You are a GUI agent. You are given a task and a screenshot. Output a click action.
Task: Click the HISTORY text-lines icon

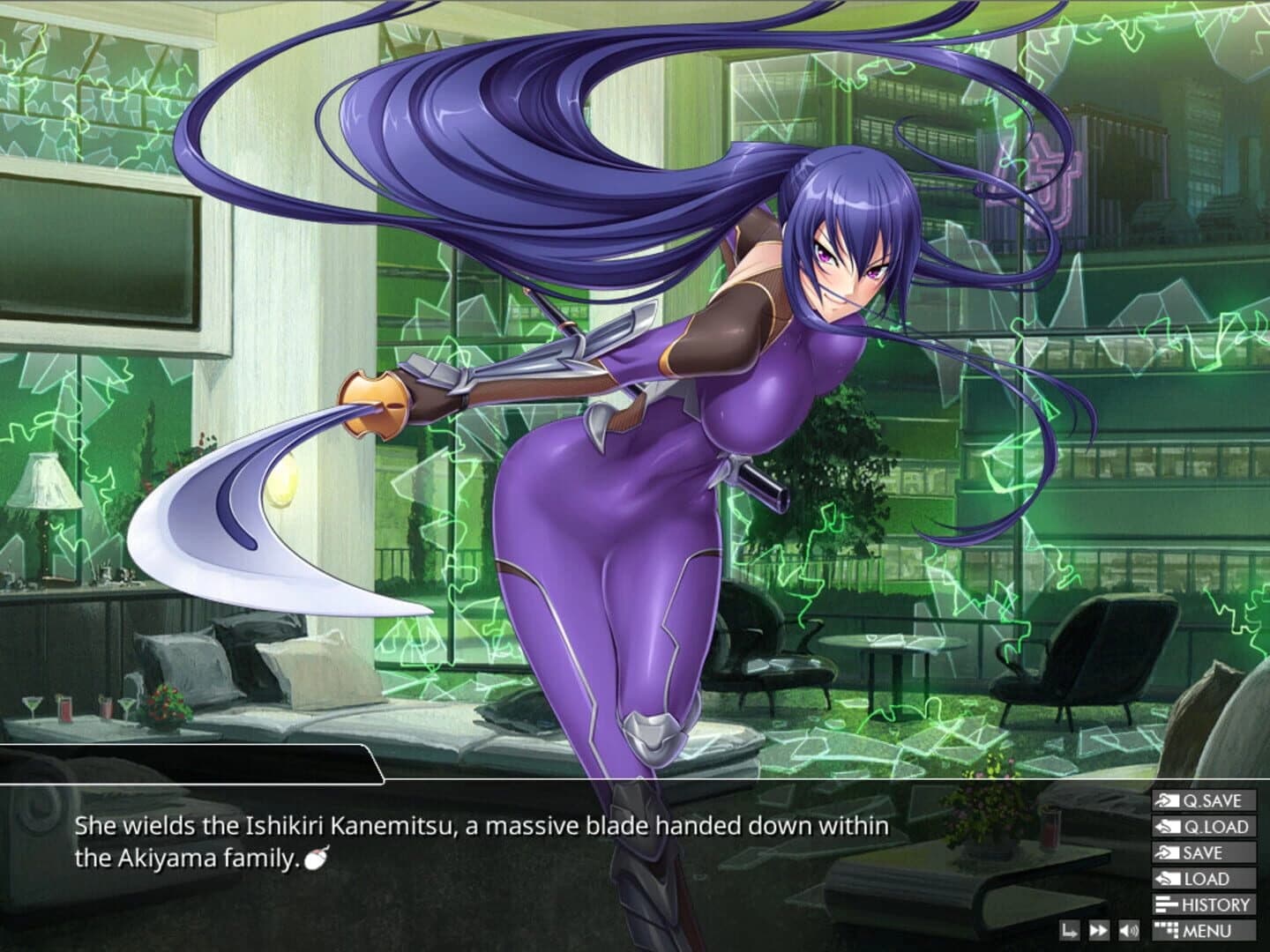point(1166,904)
